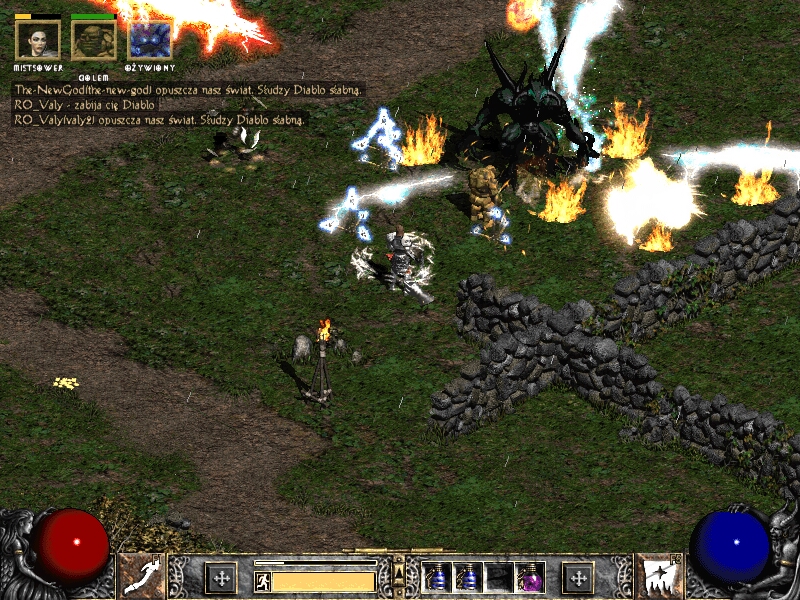This screenshot has height=600, width=800.
Task: Click the cross button beside the run toggle
Action: pos(220,577)
